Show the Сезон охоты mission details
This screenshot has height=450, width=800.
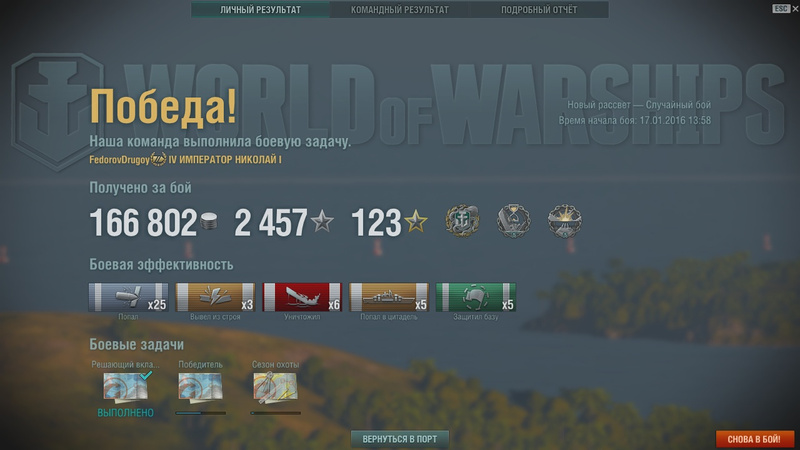coord(275,385)
